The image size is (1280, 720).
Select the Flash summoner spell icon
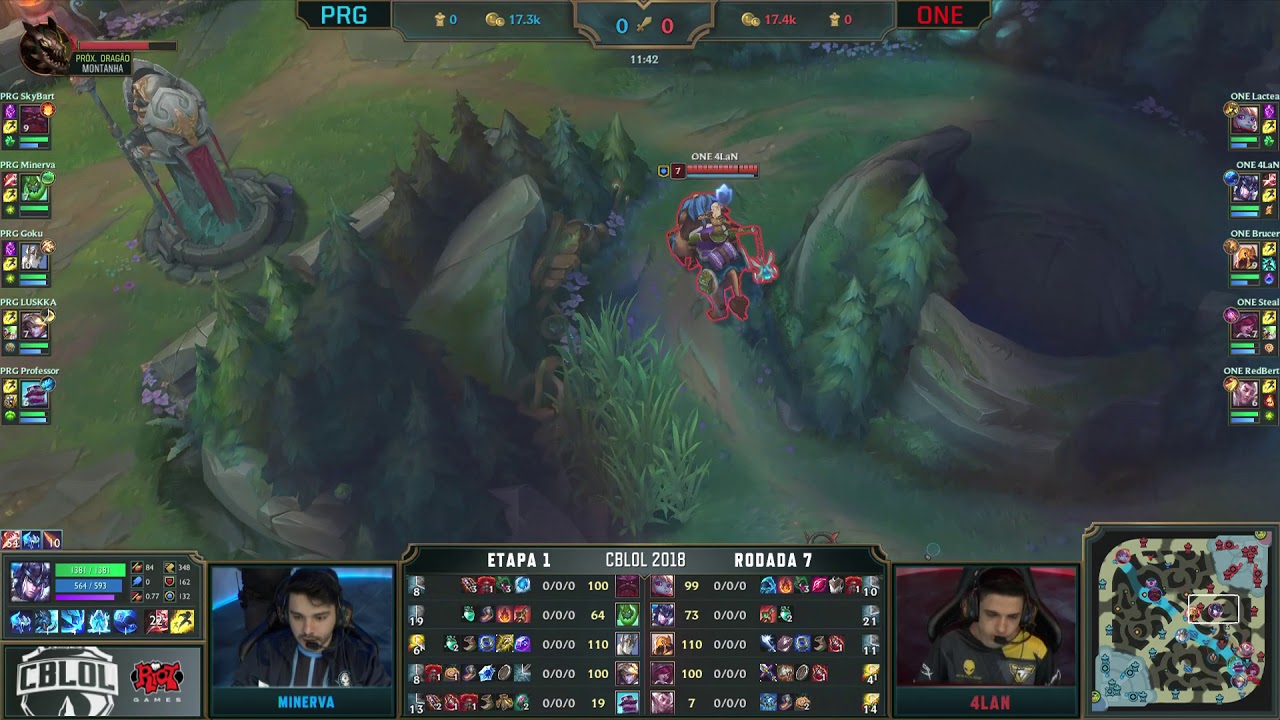pyautogui.click(x=182, y=621)
